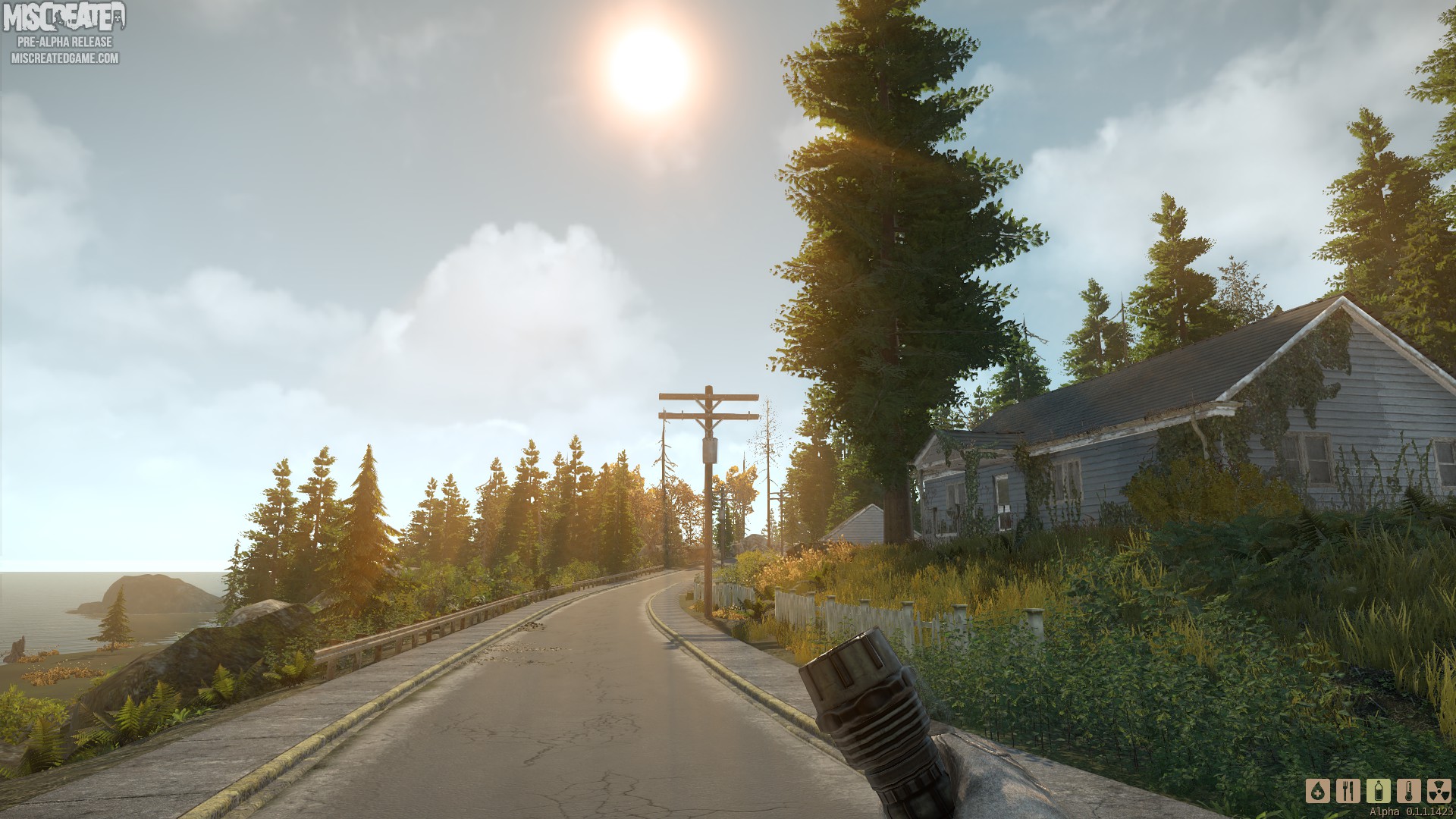Select the highlighted water bottle thirst icon
1456x819 pixels.
pyautogui.click(x=1379, y=792)
